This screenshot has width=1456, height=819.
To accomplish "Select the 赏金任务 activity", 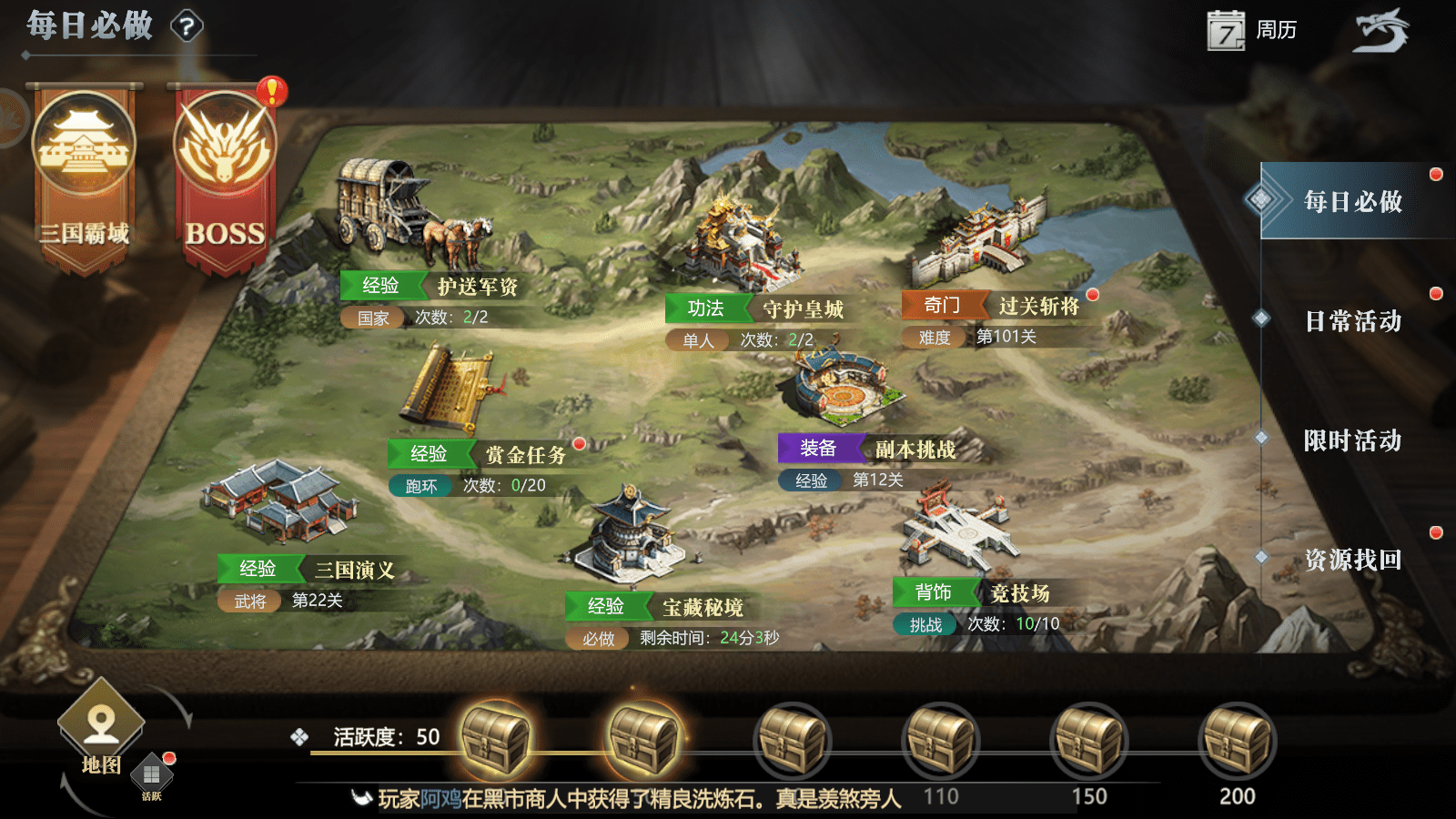I will click(455, 391).
